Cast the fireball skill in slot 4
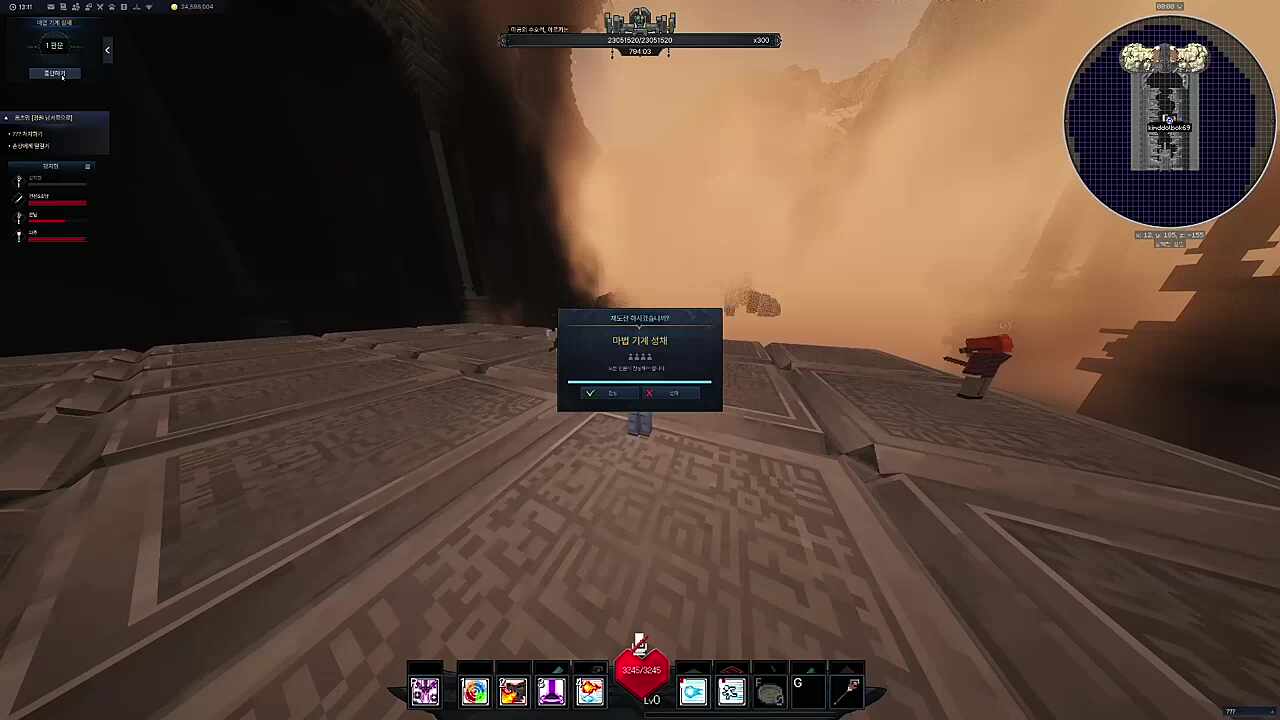1280x720 pixels. (x=589, y=691)
